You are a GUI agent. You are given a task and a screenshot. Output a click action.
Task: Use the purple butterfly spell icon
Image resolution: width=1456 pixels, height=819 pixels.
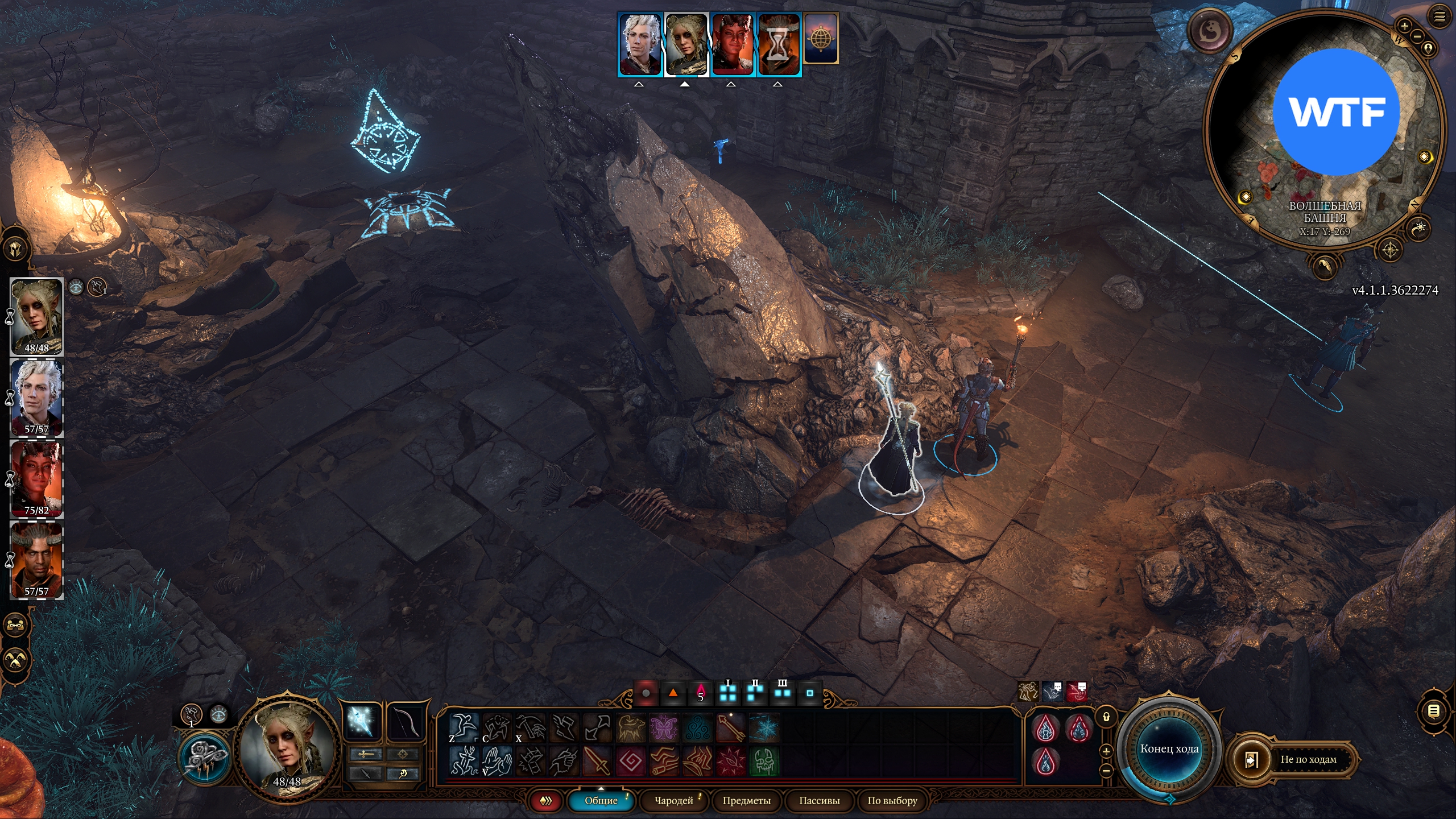click(x=664, y=728)
